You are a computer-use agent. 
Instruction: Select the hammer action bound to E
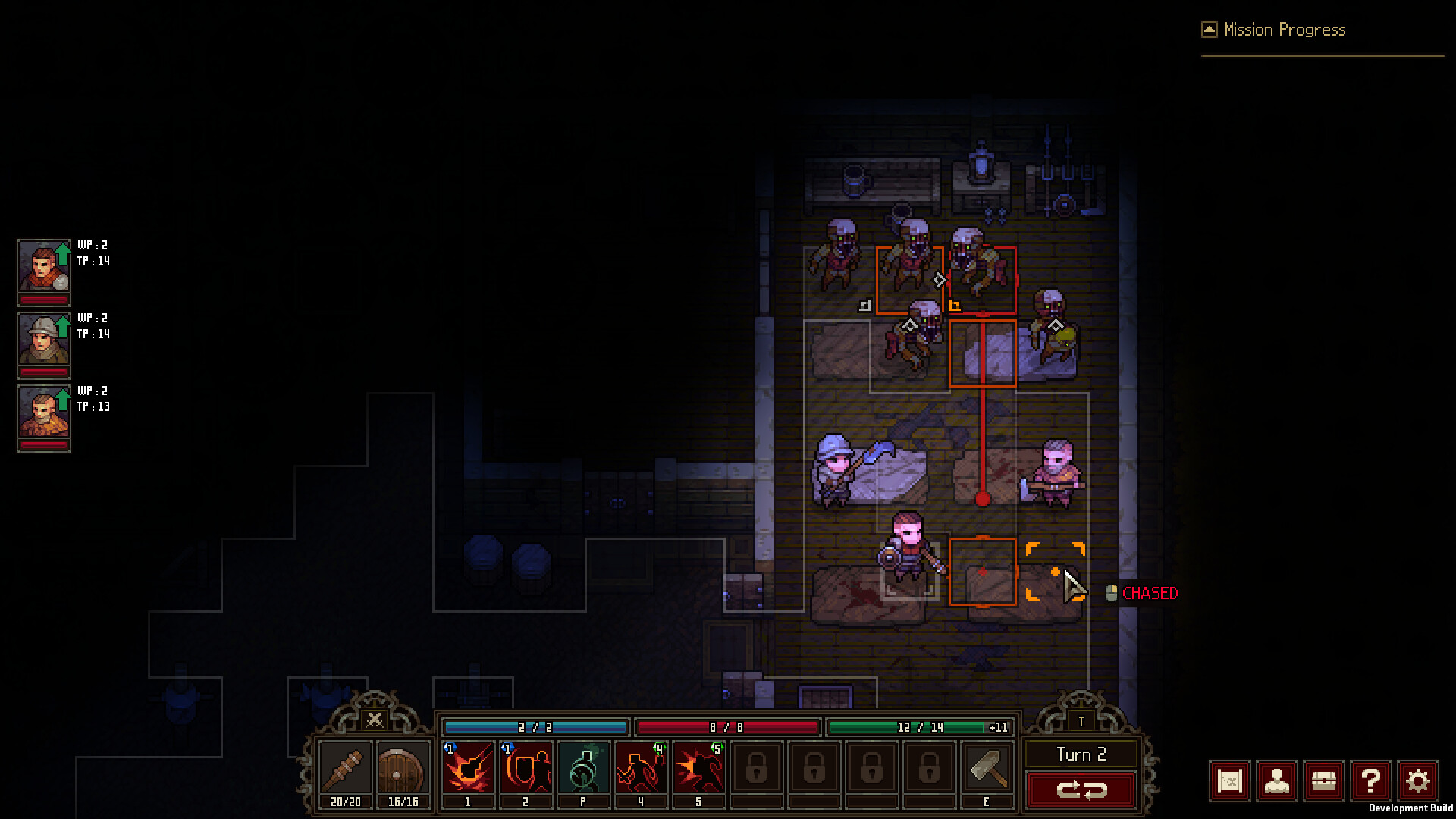[987, 767]
